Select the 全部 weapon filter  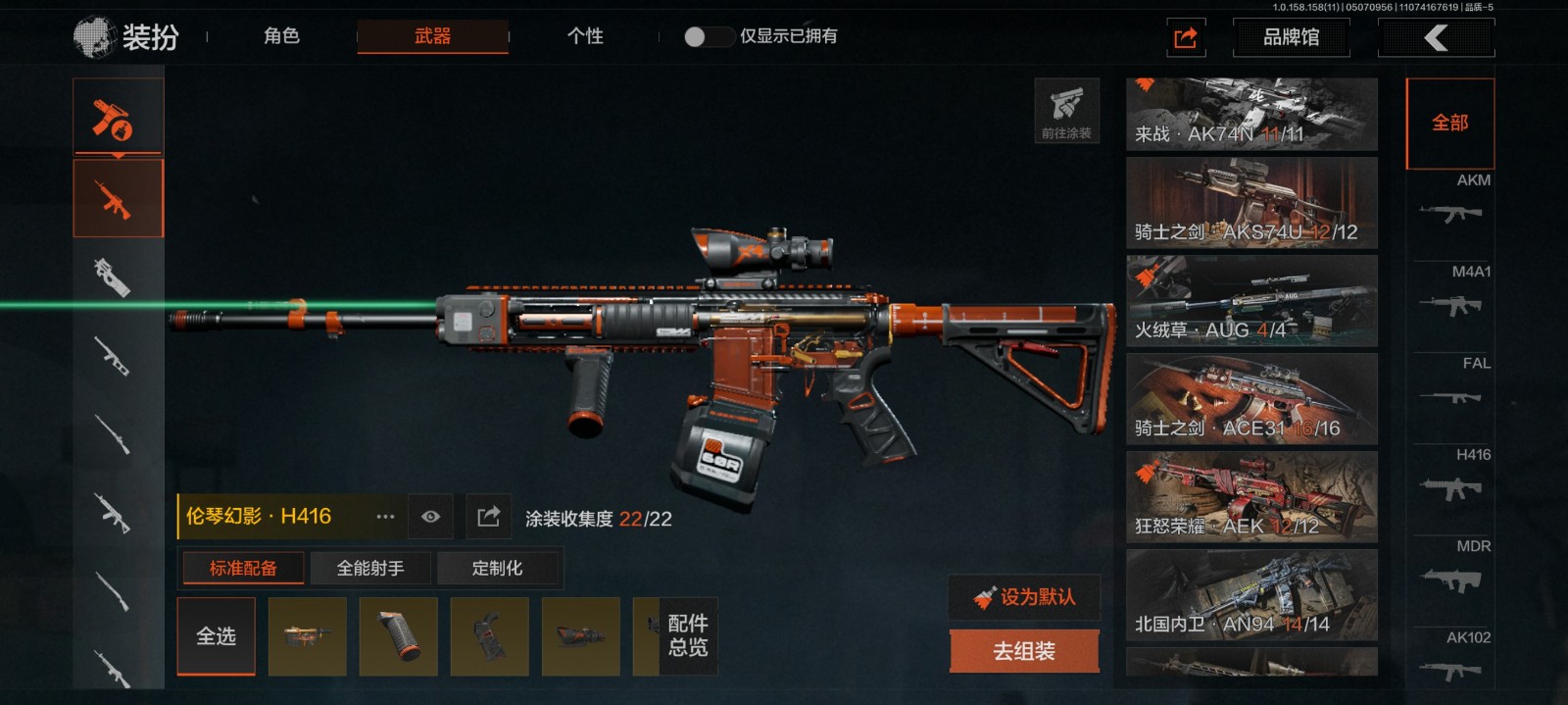(1449, 124)
